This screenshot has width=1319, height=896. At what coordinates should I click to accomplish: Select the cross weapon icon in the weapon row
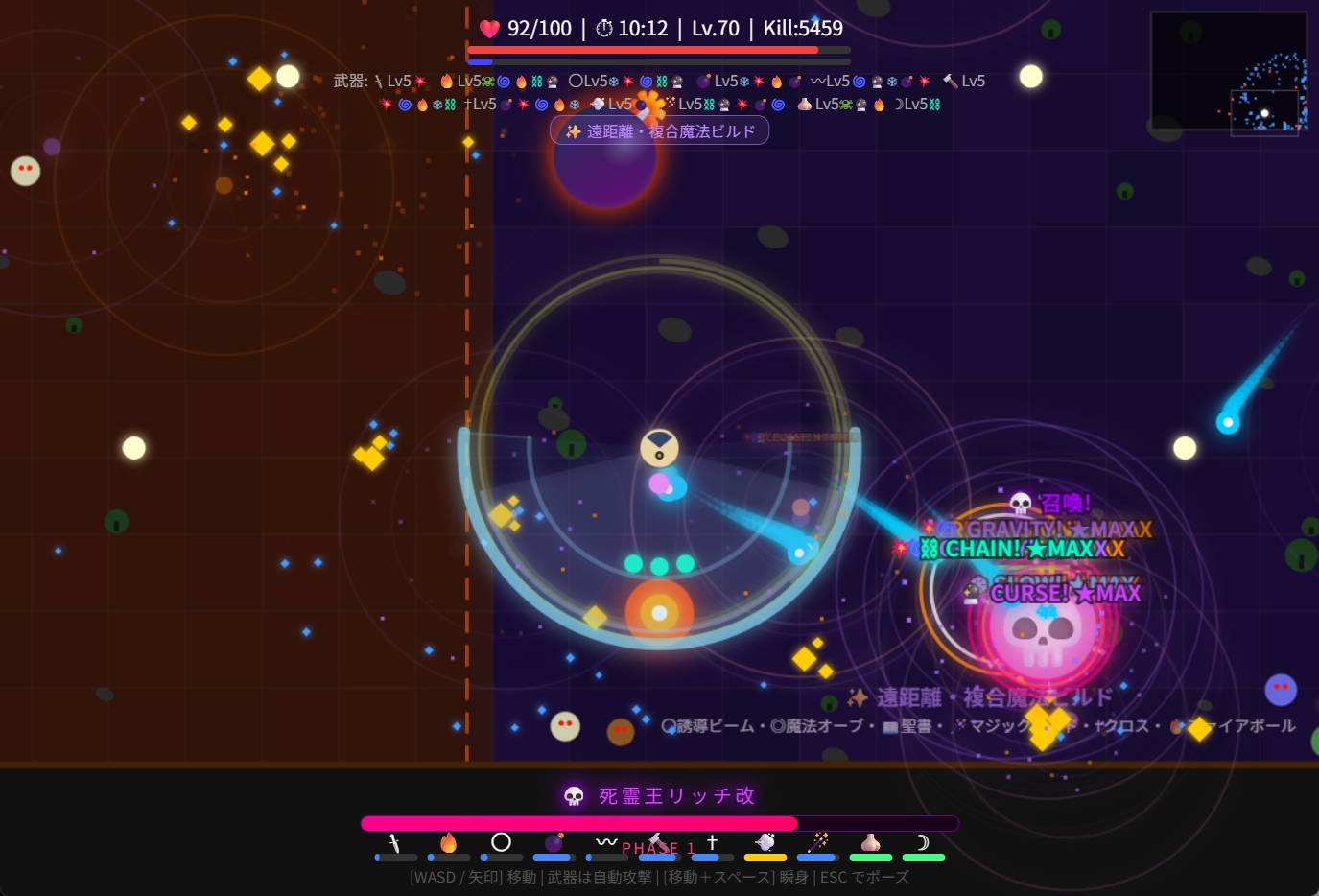pos(712,841)
